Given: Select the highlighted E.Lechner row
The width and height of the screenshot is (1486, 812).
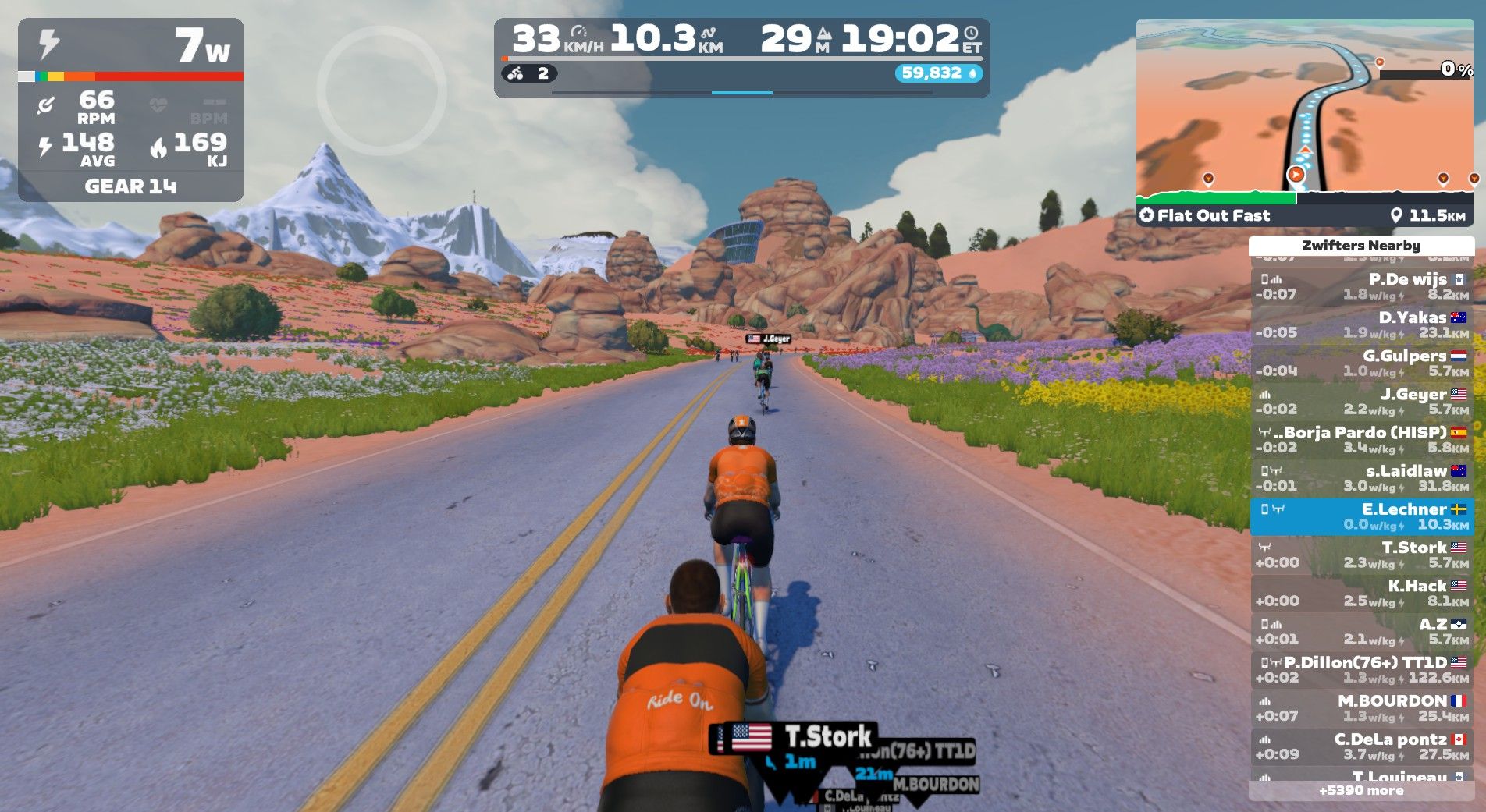Looking at the screenshot, I should [x=1362, y=516].
